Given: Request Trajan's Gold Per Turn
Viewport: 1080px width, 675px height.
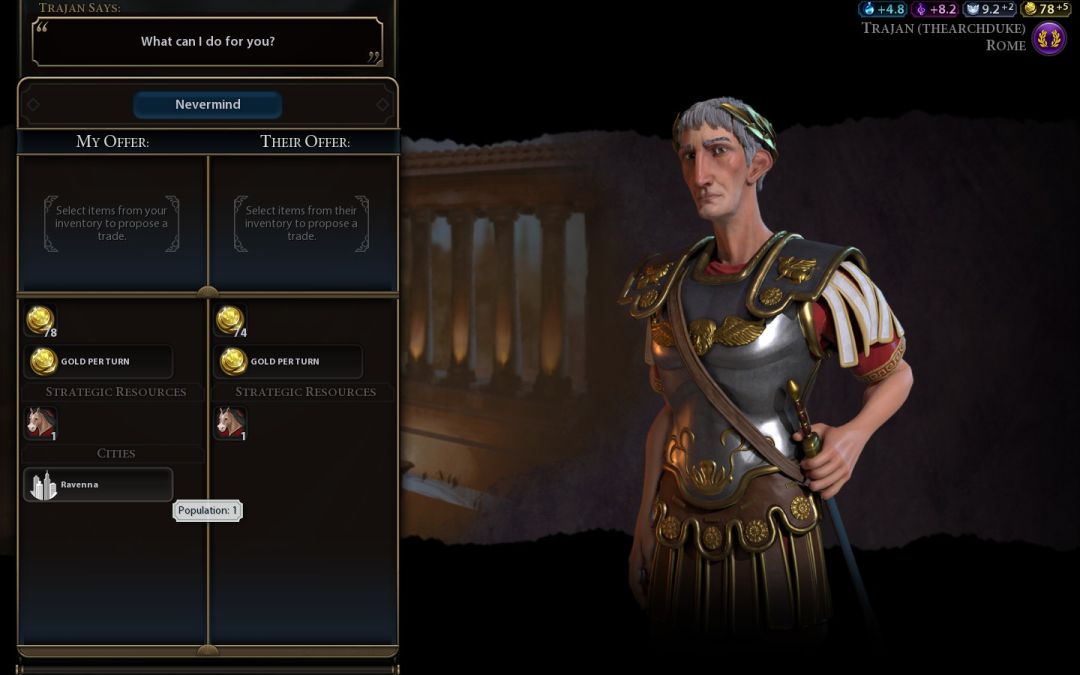Looking at the screenshot, I should tap(288, 361).
